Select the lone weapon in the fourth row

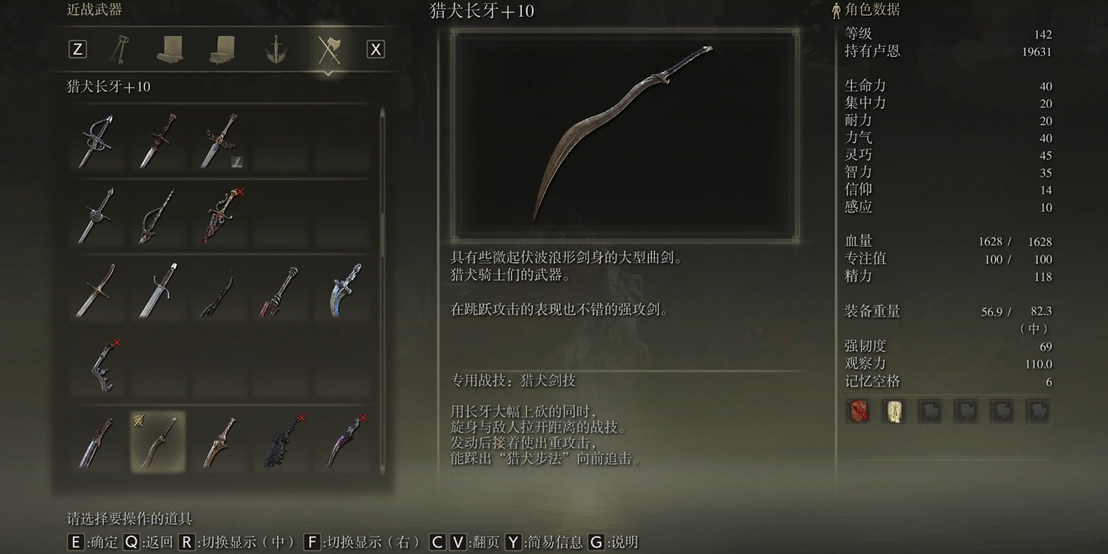[98, 365]
